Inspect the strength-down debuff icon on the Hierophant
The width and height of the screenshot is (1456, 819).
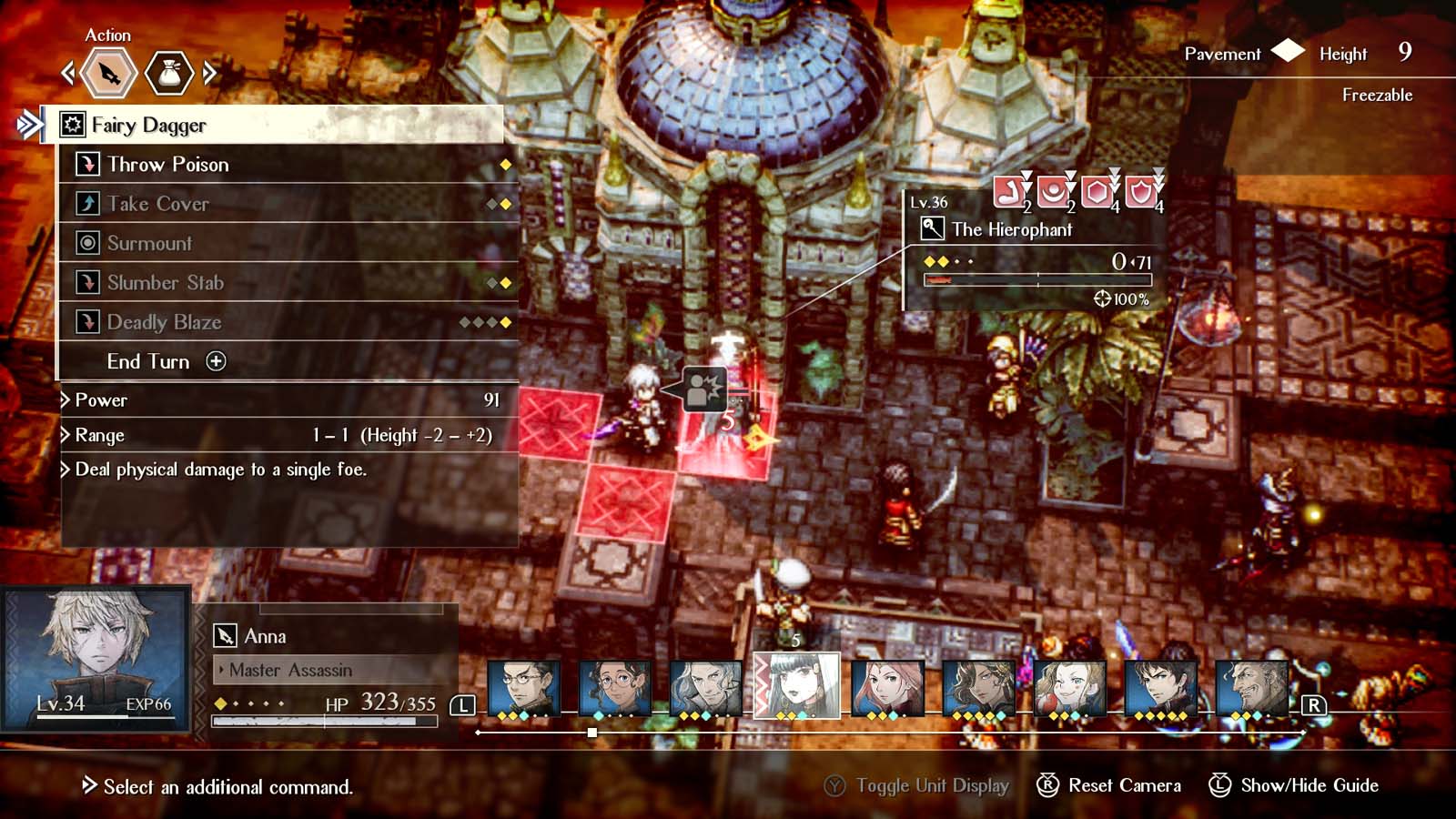[x=1008, y=193]
